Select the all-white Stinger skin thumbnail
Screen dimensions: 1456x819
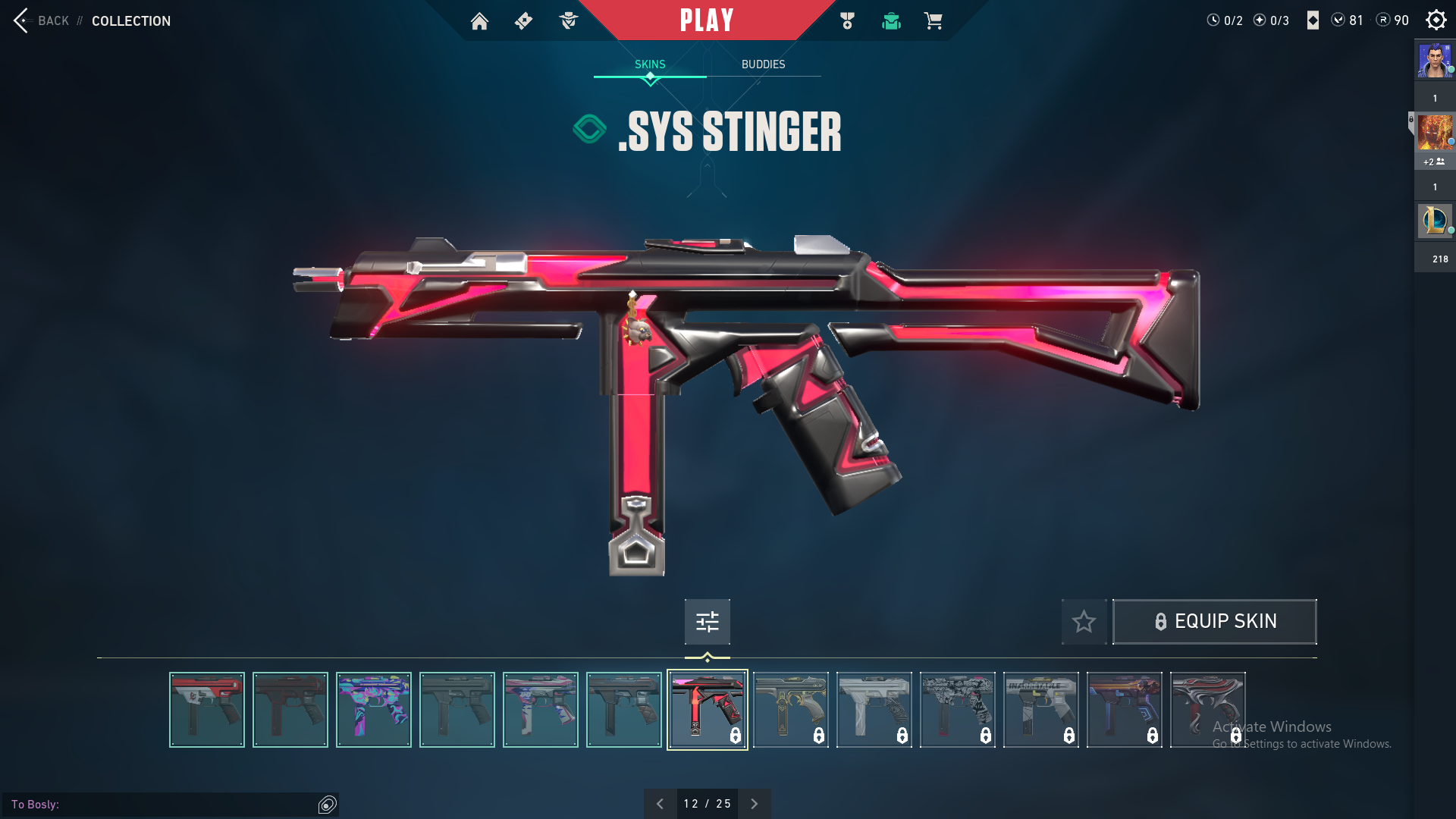point(874,710)
